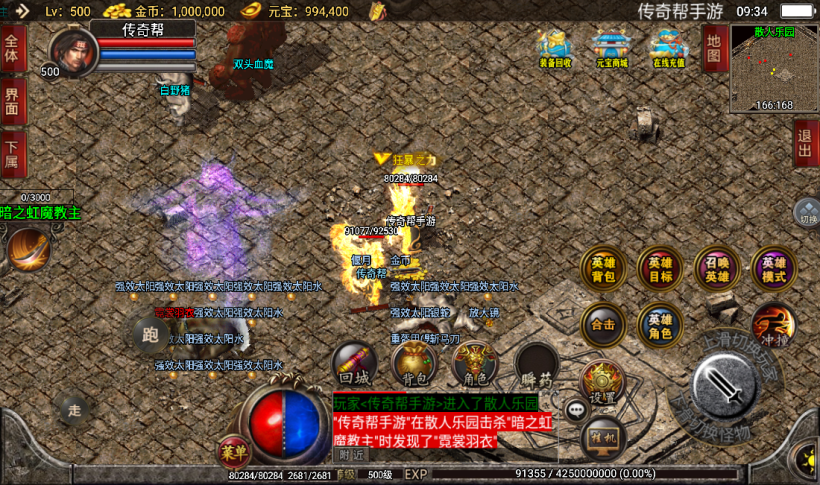Select the 界面 tab

(13, 102)
